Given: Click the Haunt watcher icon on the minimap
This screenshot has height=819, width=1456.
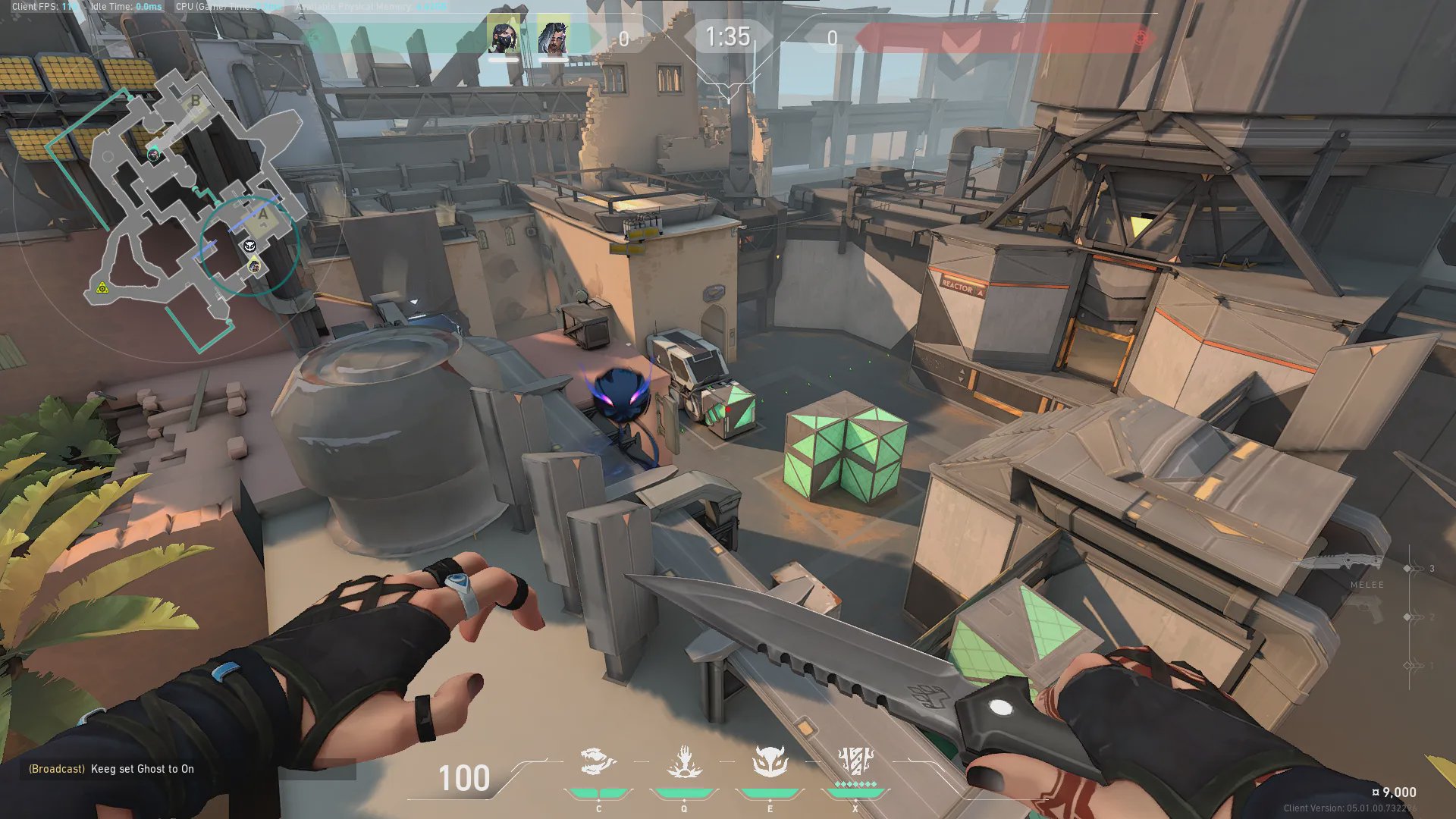Looking at the screenshot, I should click(x=249, y=246).
